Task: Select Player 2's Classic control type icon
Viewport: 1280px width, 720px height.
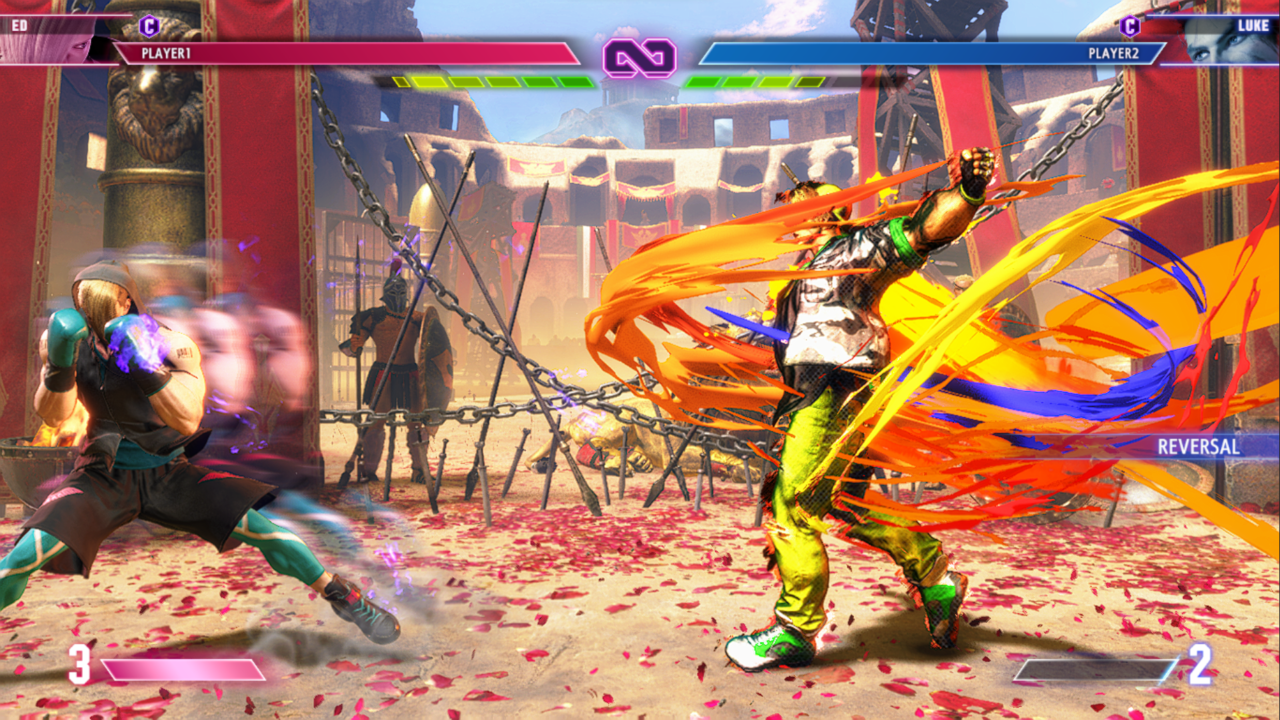Action: [1130, 25]
